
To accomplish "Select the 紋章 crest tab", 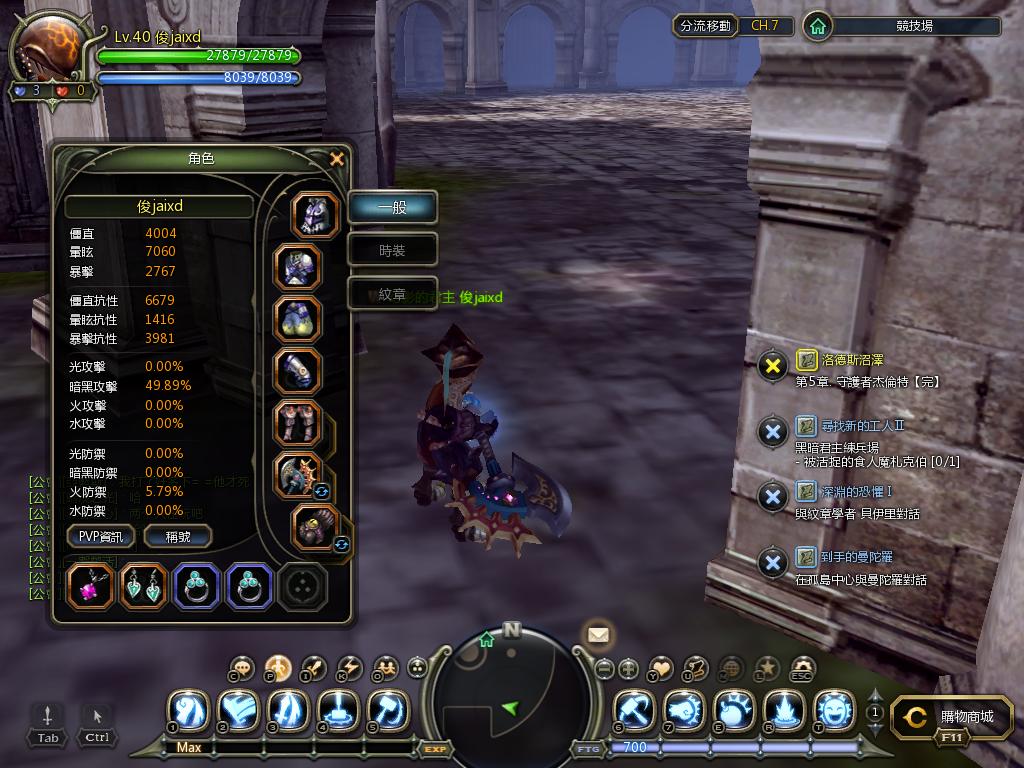I will 392,294.
